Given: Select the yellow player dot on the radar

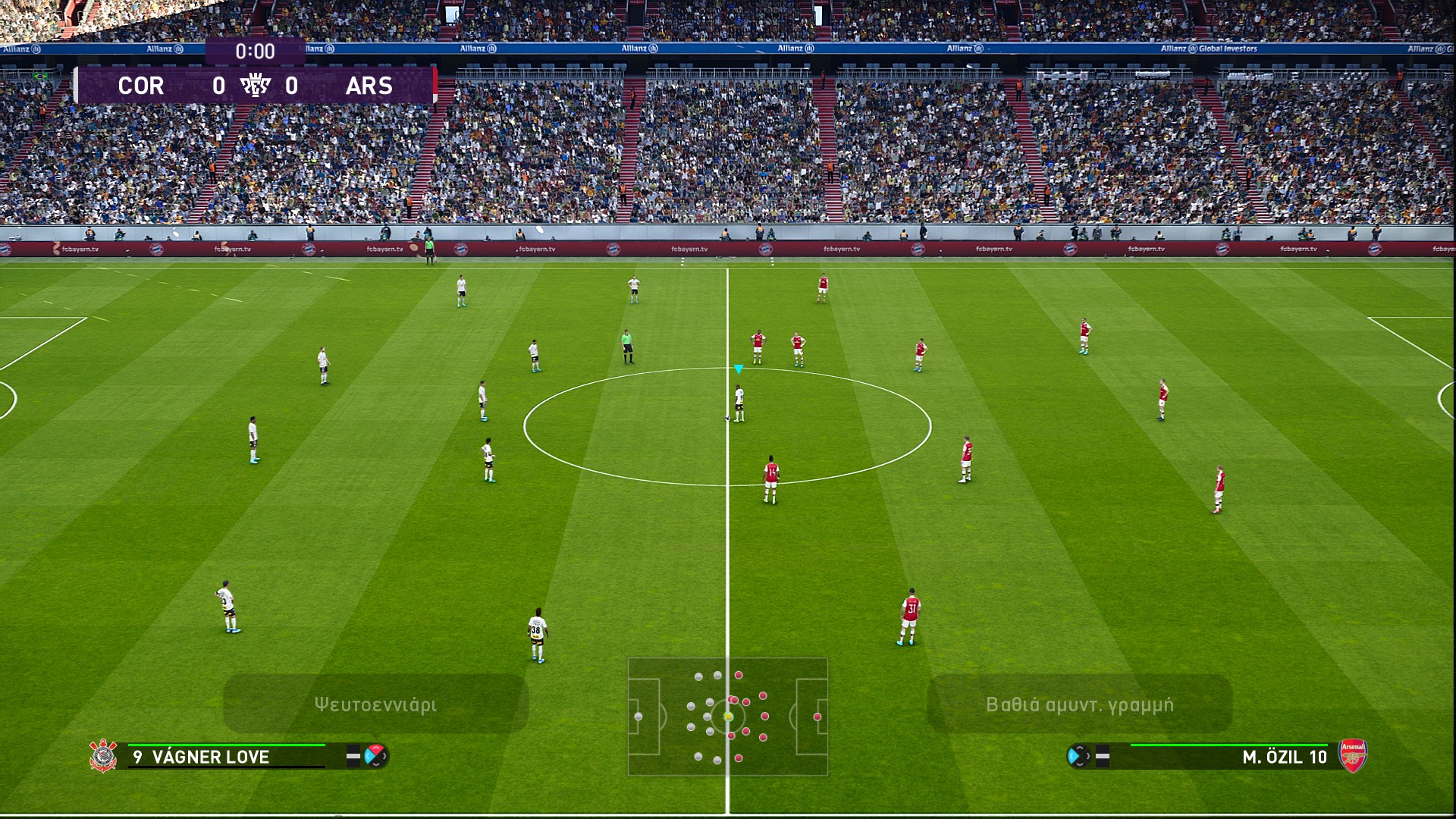Looking at the screenshot, I should coord(728,716).
